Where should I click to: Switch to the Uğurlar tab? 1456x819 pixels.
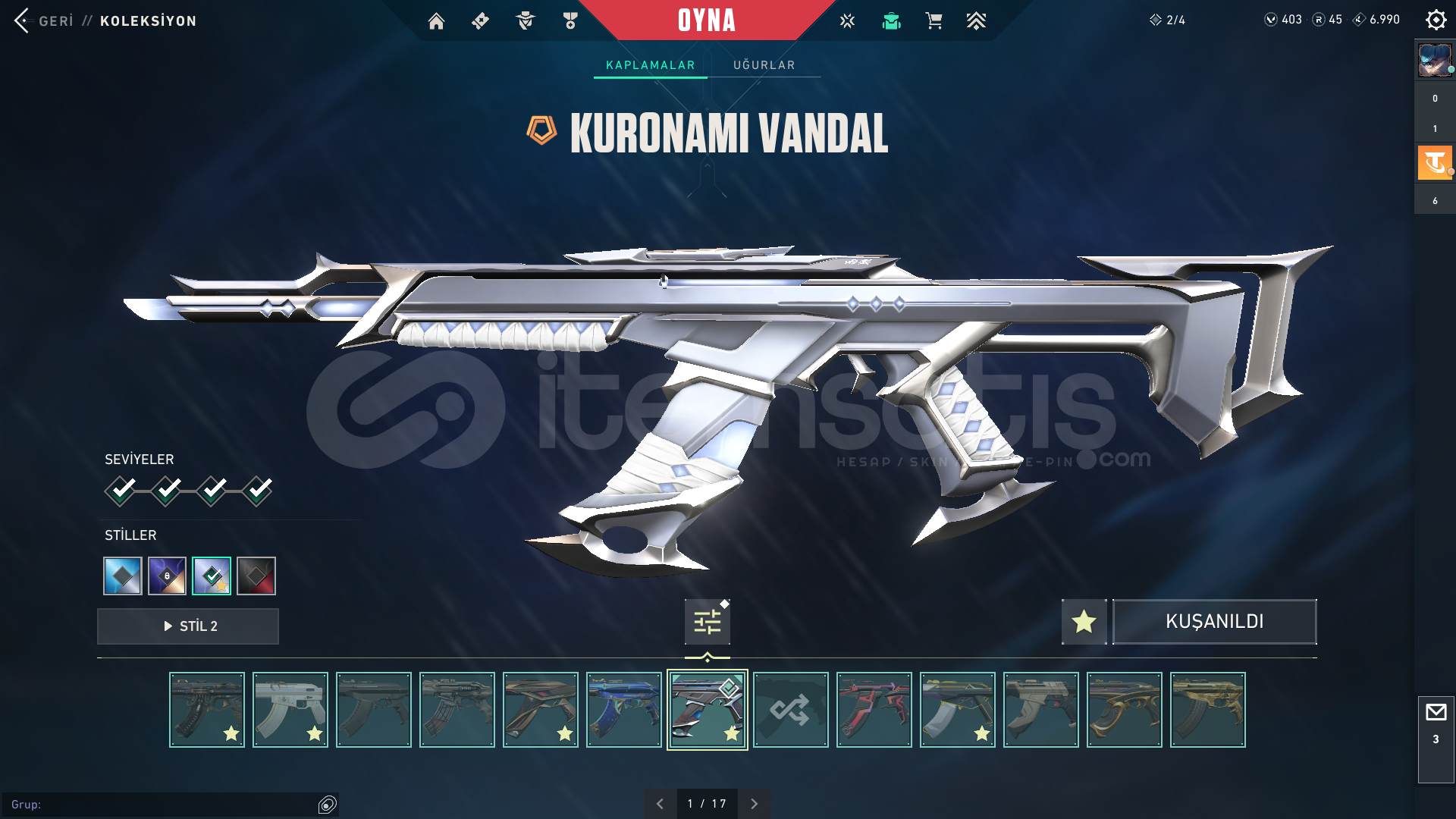pos(764,65)
